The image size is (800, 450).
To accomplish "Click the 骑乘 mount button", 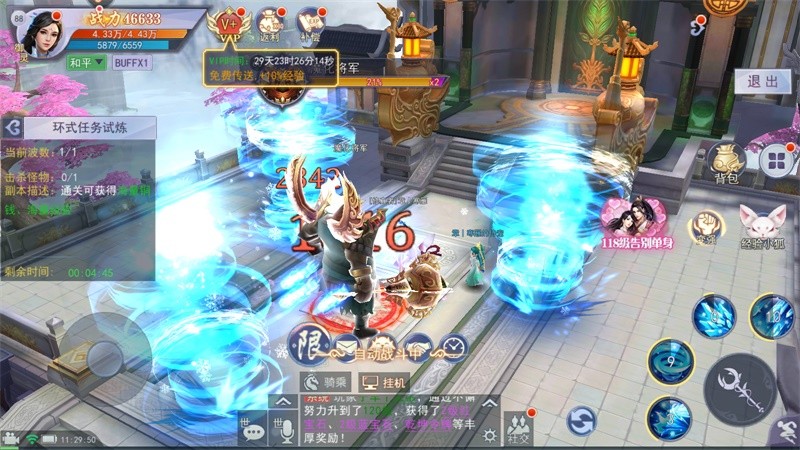I will click(326, 382).
